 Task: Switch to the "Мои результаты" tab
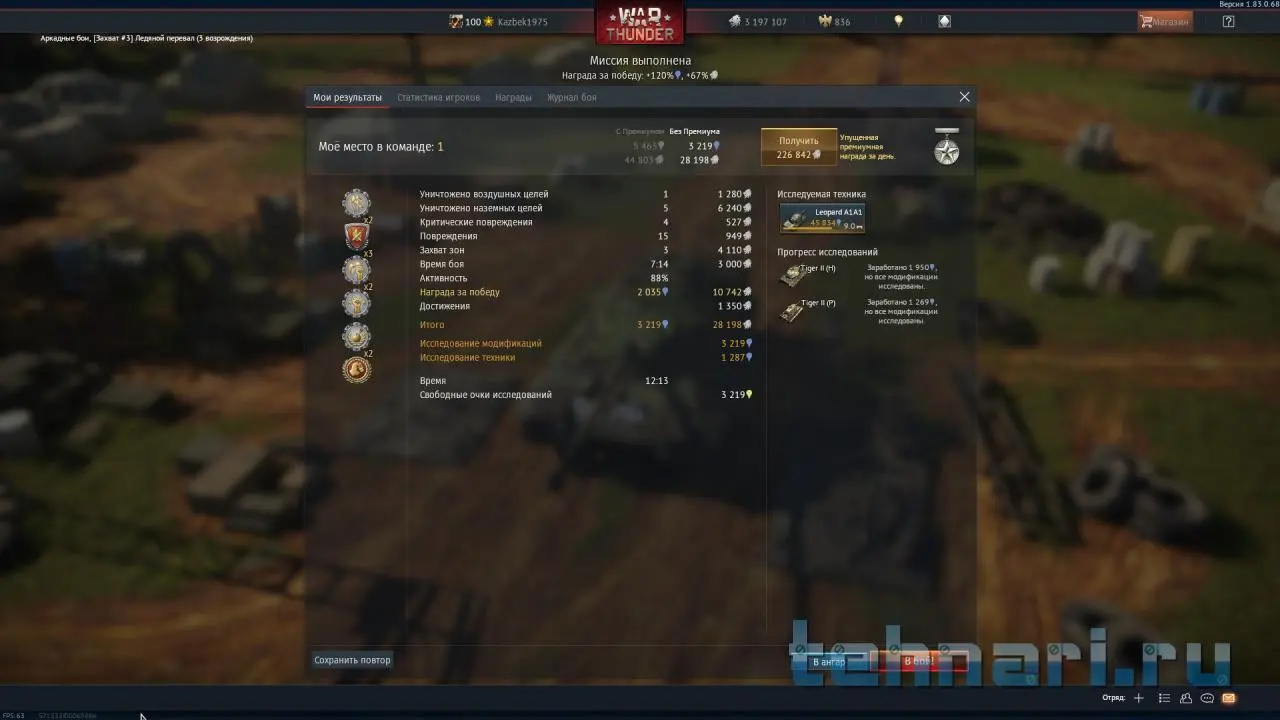(347, 98)
